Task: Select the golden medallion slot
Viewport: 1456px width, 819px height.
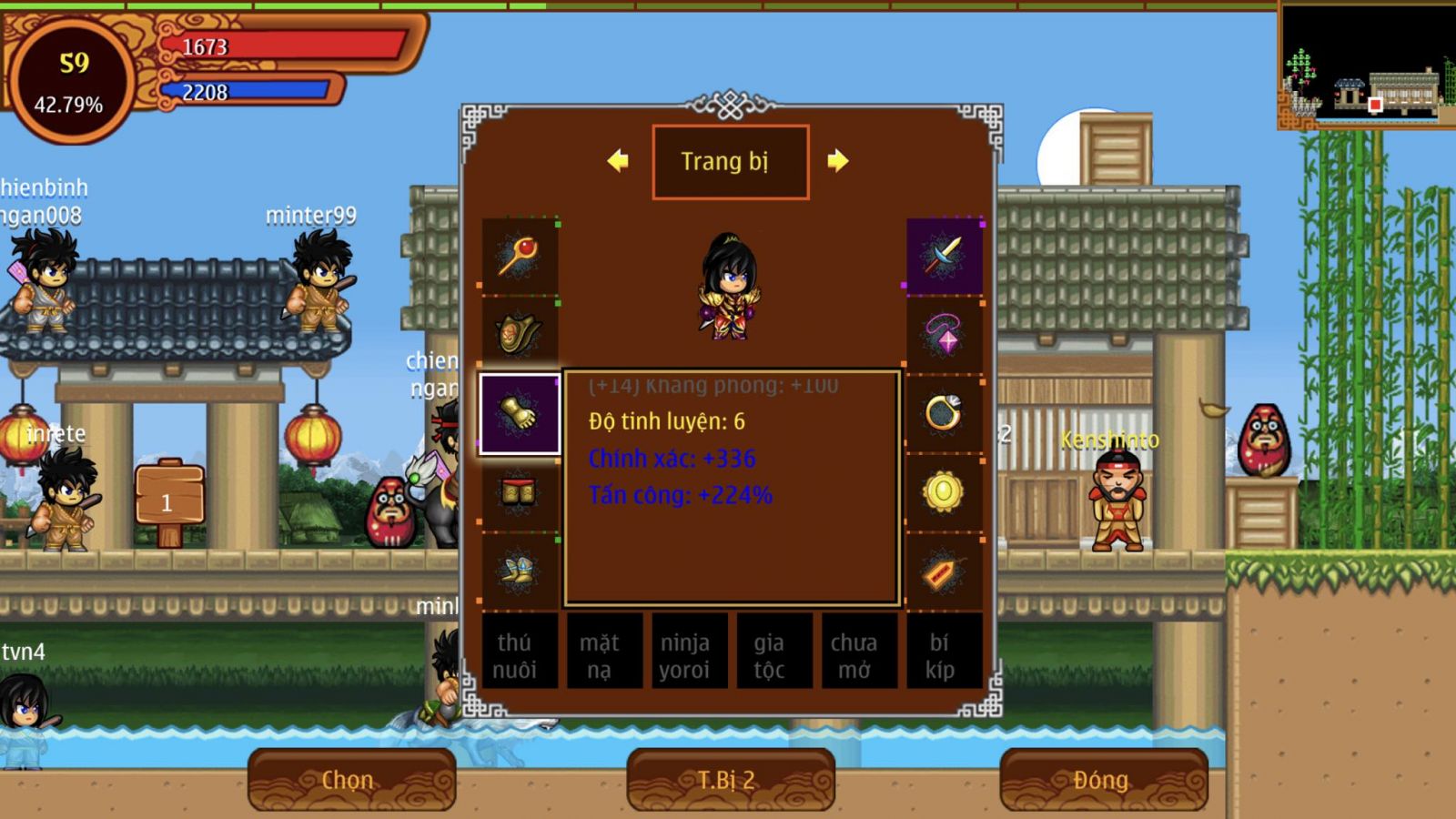Action: click(x=945, y=493)
